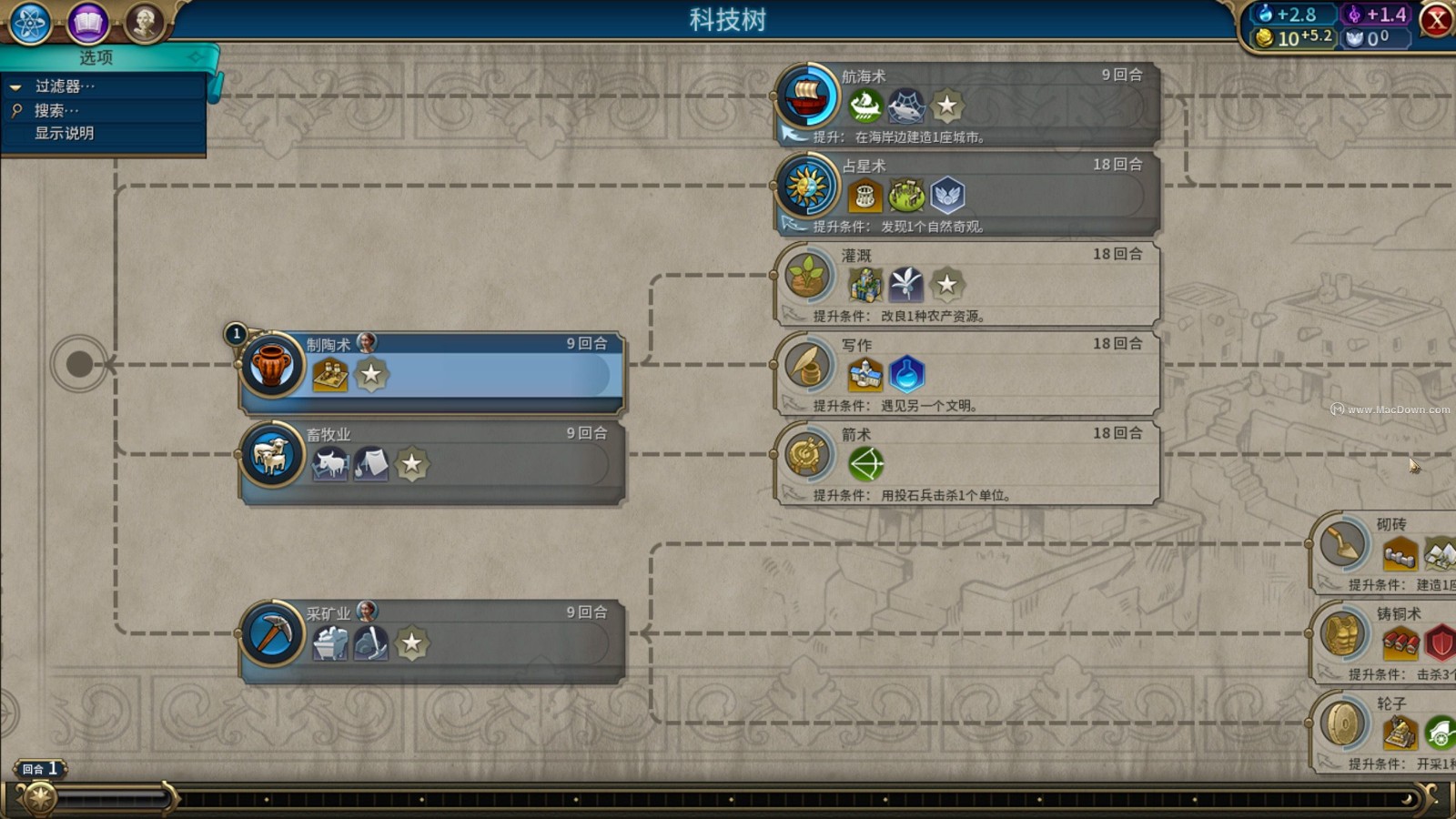This screenshot has height=819, width=1456.
Task: Choose the 采矿业 (Mining) technology
Action: click(432, 641)
